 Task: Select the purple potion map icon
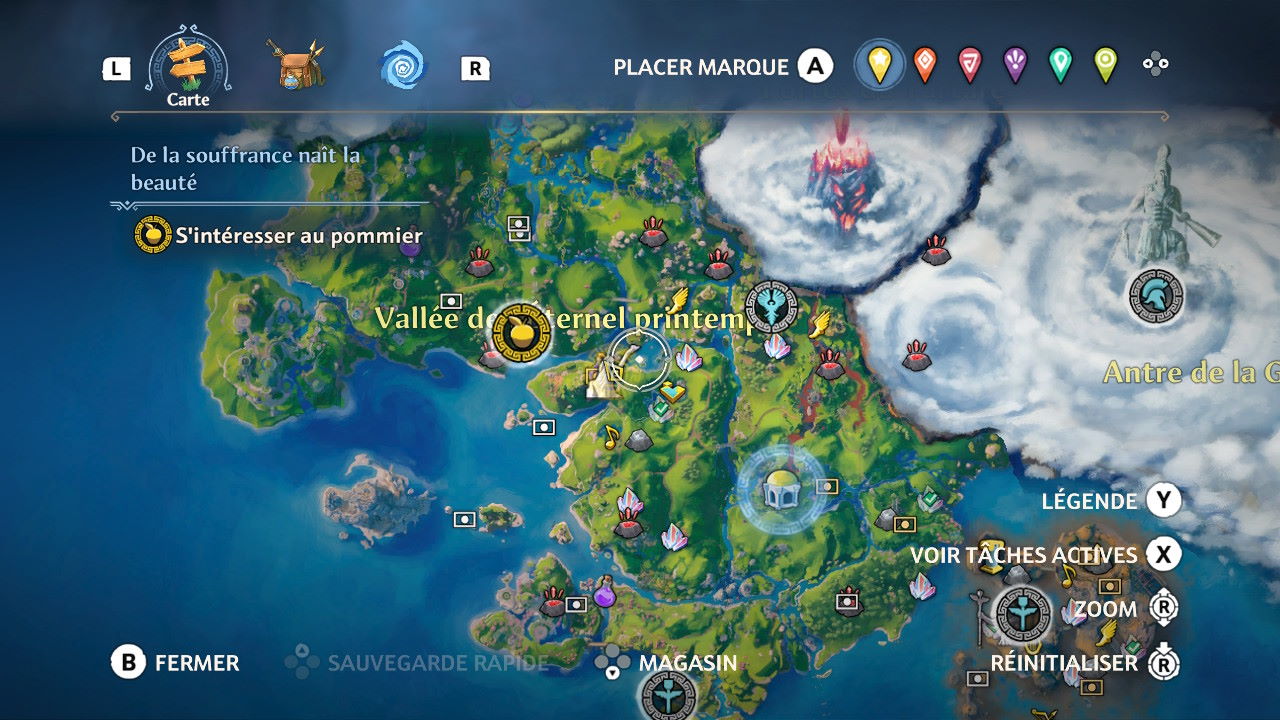[604, 593]
